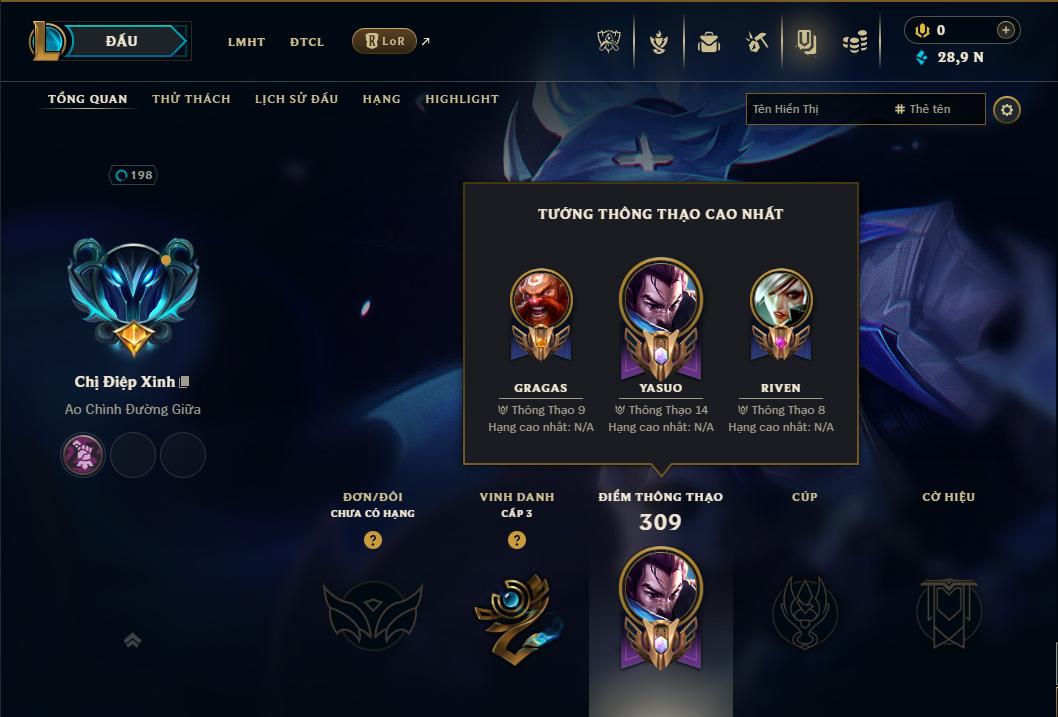This screenshot has height=717, width=1058.
Task: Click the ĐƠN/ĐÔI rank question mark
Action: point(373,540)
